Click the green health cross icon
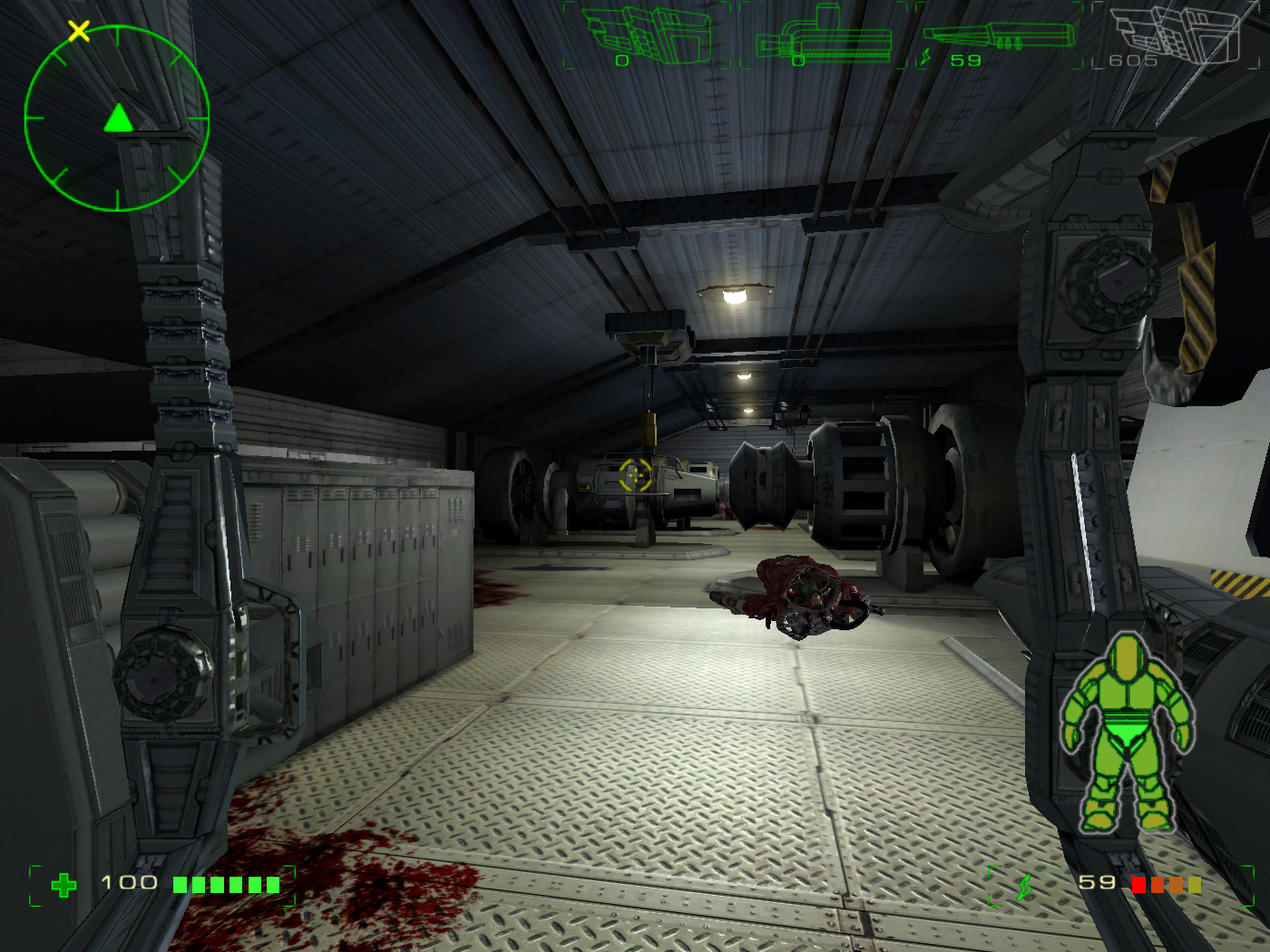Screen dimensions: 1270x952 click(x=63, y=885)
